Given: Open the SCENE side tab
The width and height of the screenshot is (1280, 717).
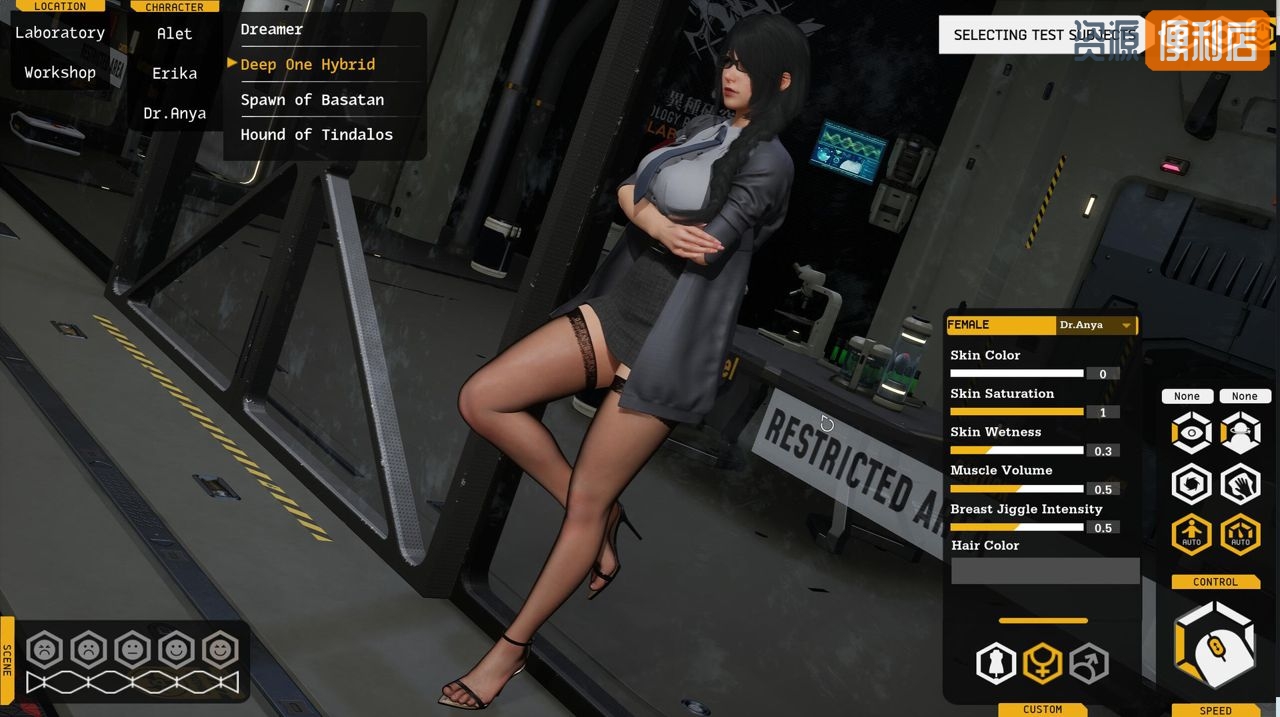Looking at the screenshot, I should pyautogui.click(x=7, y=660).
